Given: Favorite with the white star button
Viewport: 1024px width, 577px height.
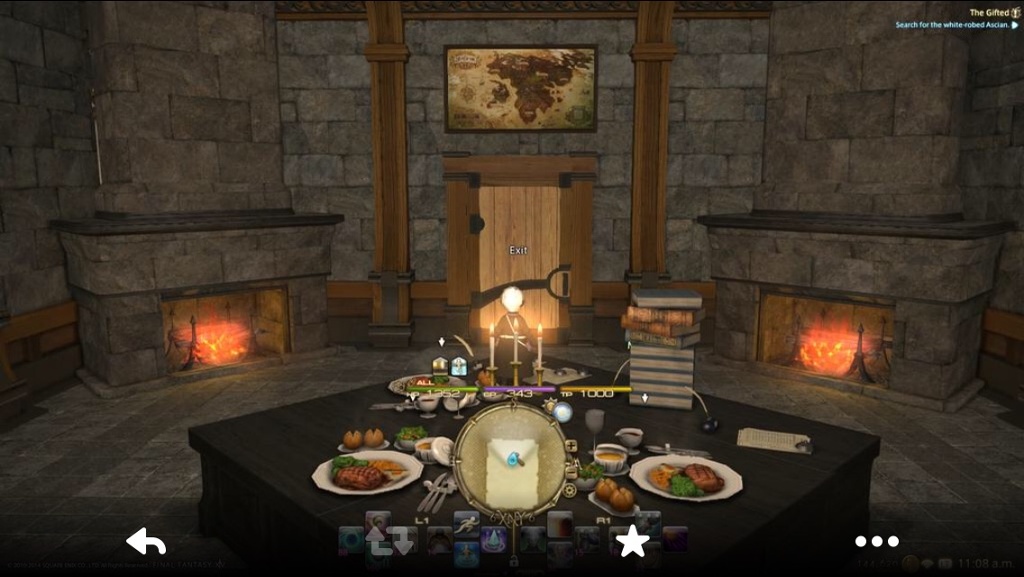Looking at the screenshot, I should point(632,541).
